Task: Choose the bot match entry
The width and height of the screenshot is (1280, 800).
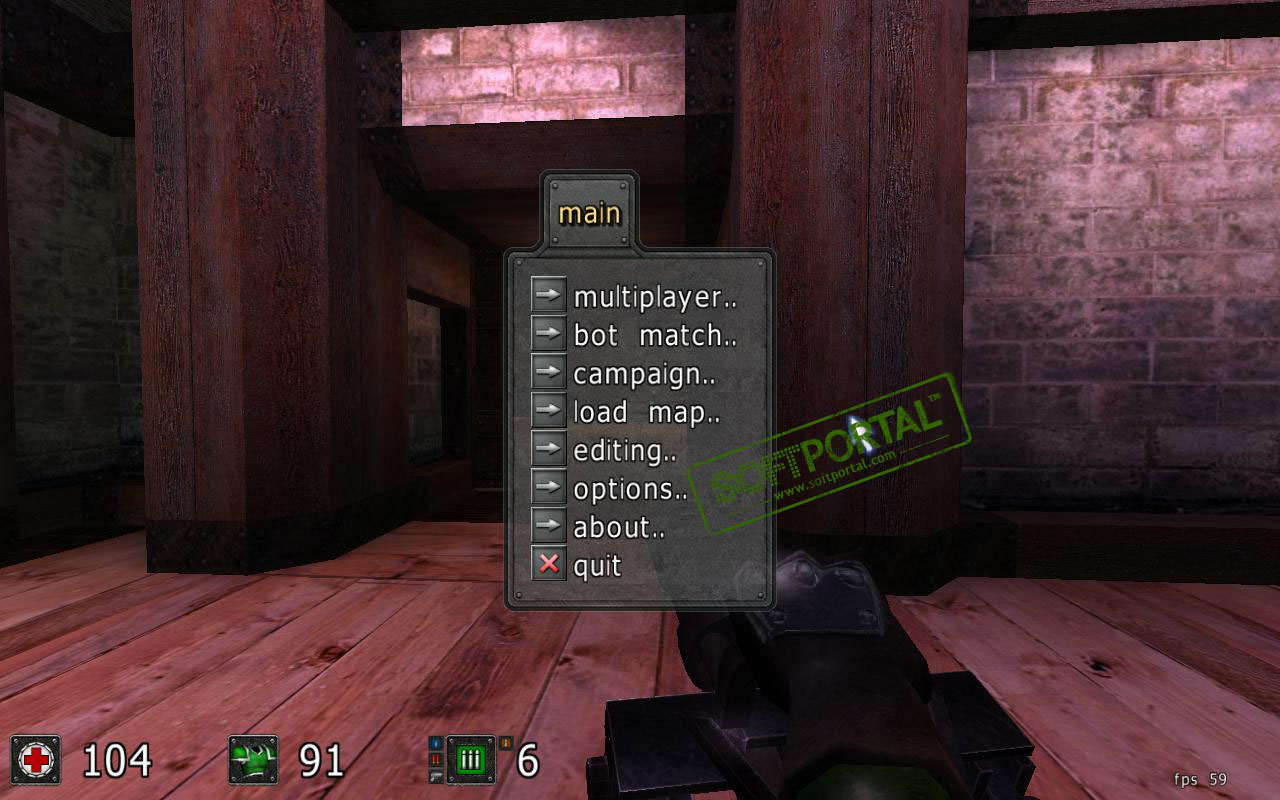Action: click(654, 336)
